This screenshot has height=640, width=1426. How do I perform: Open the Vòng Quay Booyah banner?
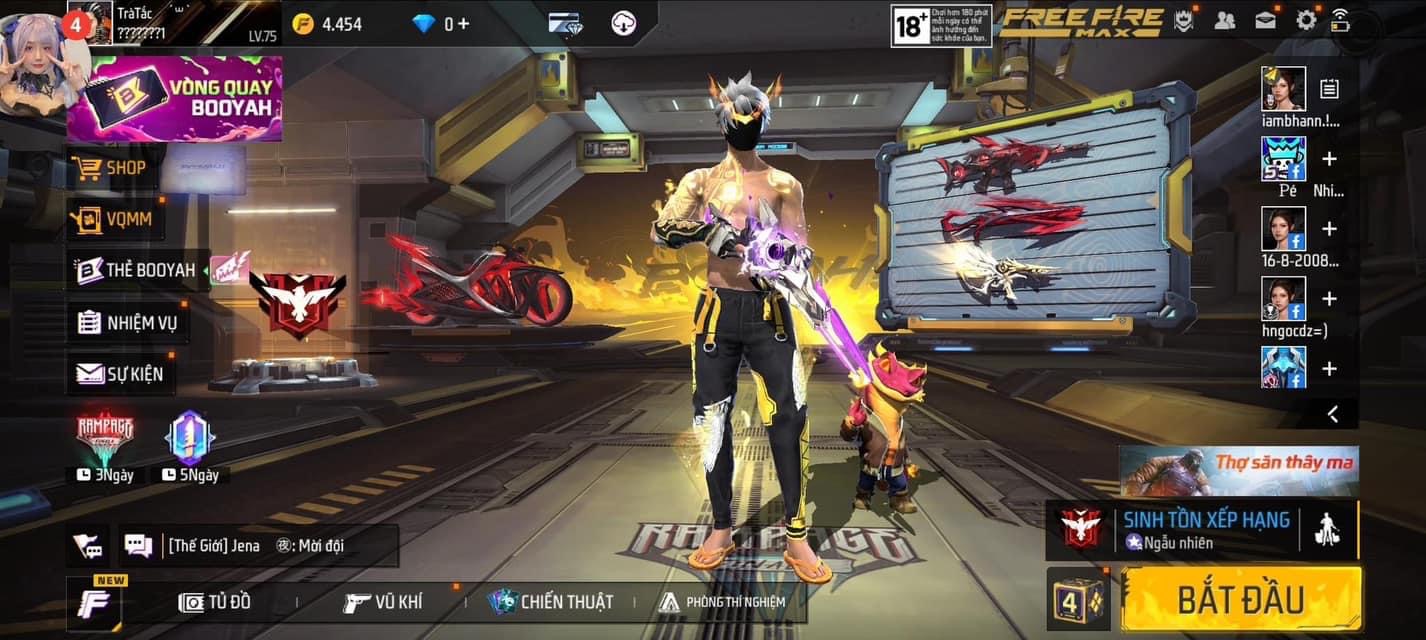coord(174,98)
